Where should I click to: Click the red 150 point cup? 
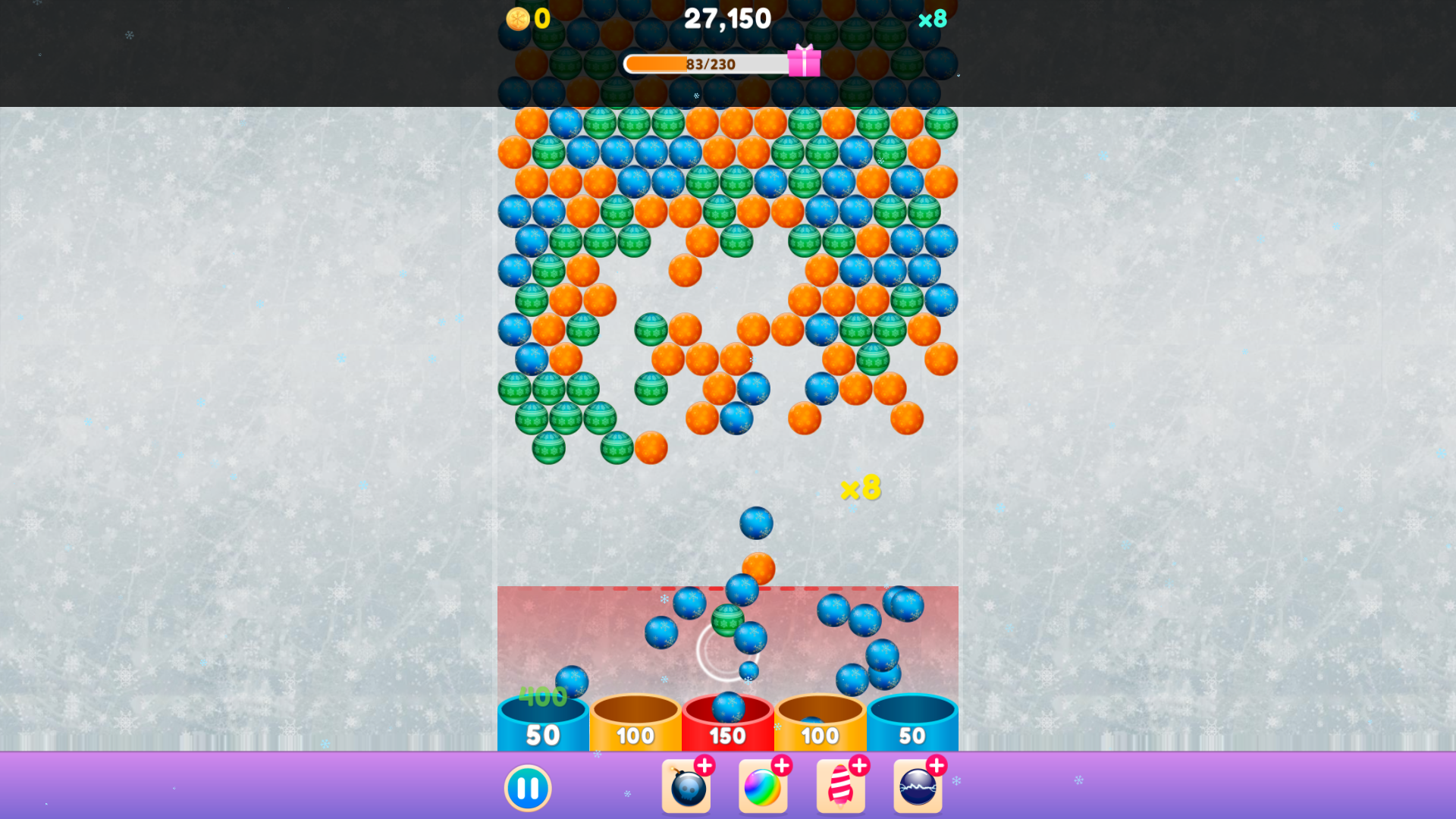[x=728, y=734]
